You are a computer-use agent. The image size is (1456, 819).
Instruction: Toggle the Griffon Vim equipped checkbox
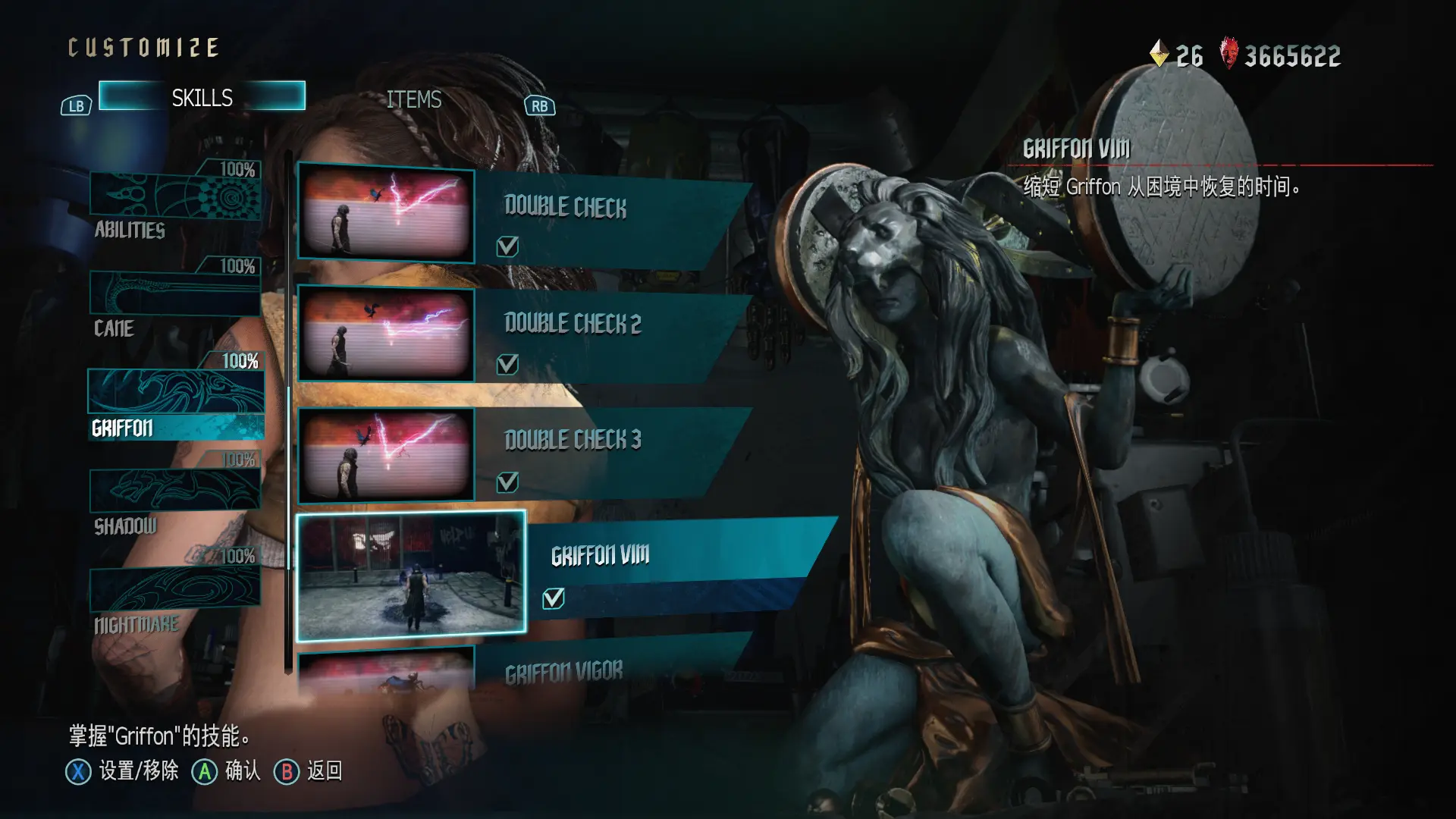coord(554,599)
